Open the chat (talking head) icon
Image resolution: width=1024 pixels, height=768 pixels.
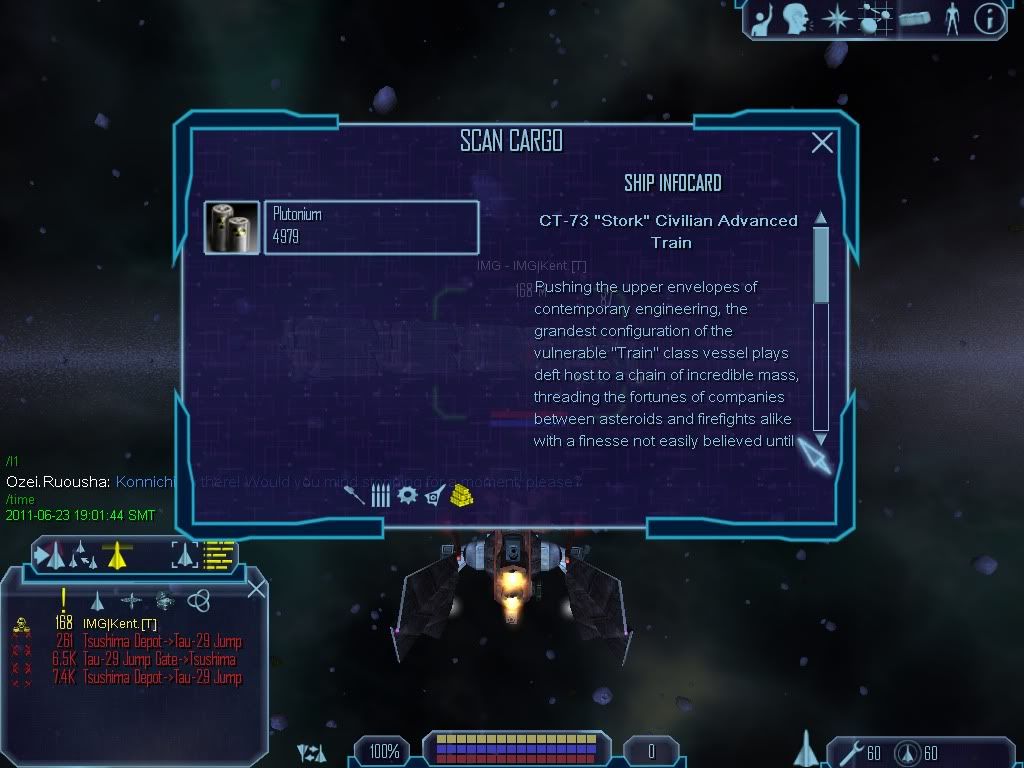coord(795,18)
